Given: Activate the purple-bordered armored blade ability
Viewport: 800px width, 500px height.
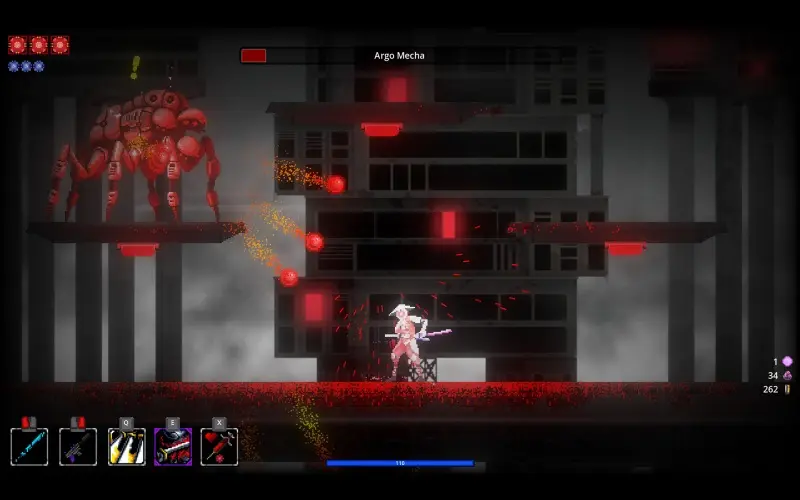Looking at the screenshot, I should tap(173, 446).
